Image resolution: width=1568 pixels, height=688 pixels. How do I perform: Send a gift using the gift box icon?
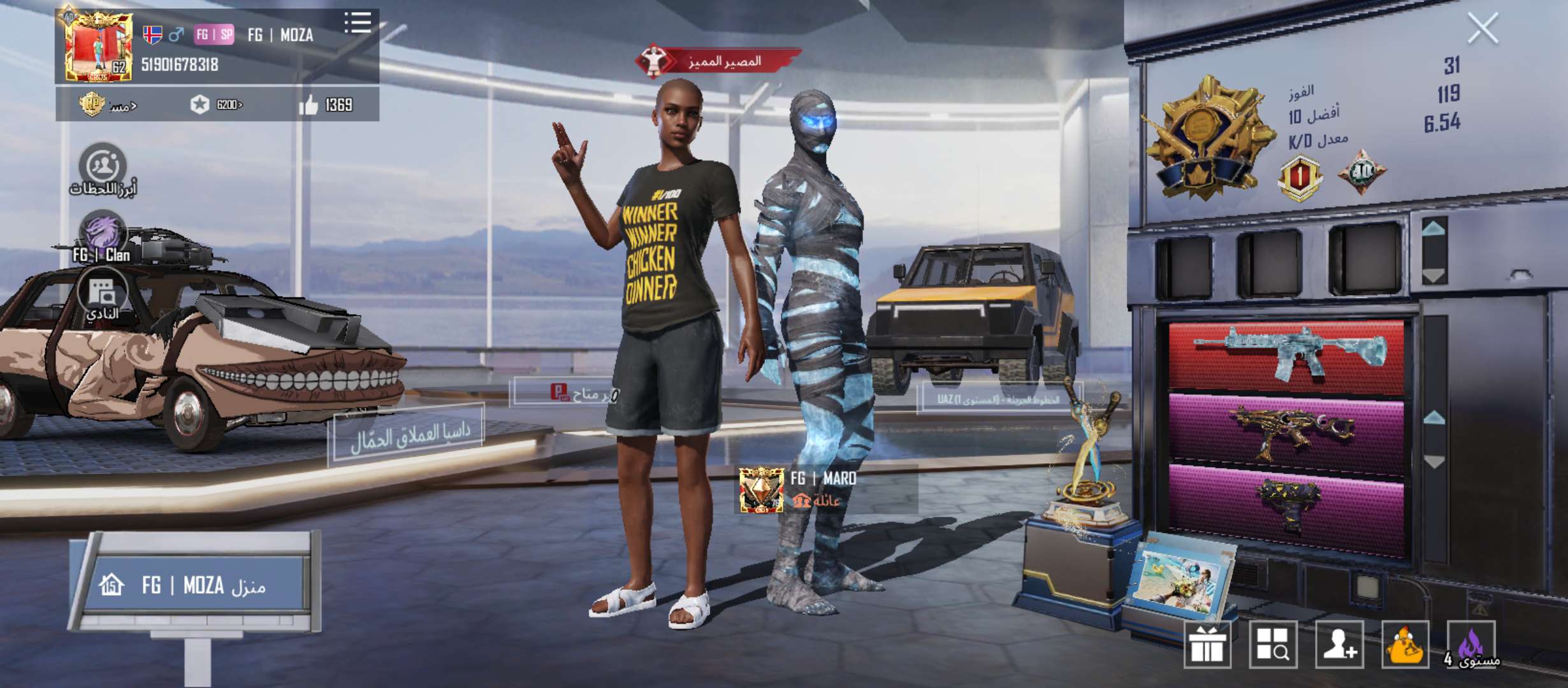[1207, 645]
